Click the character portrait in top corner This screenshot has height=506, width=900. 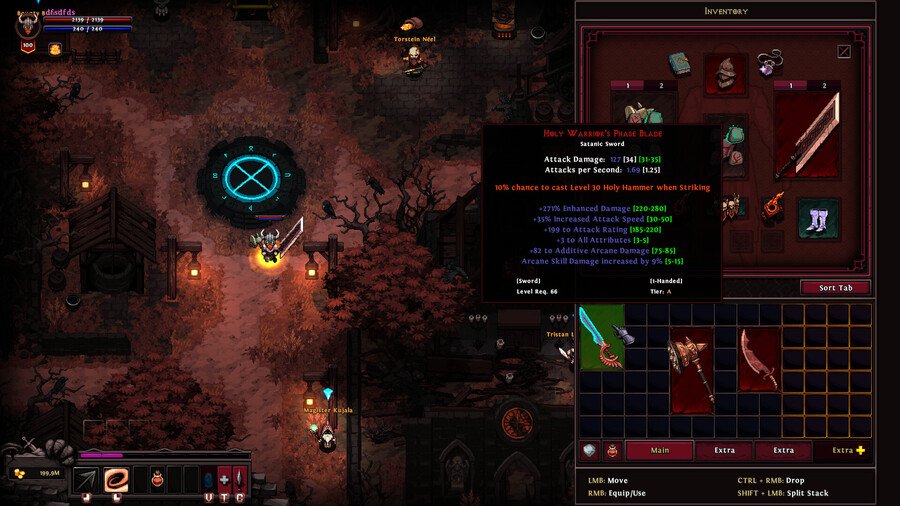click(x=27, y=24)
